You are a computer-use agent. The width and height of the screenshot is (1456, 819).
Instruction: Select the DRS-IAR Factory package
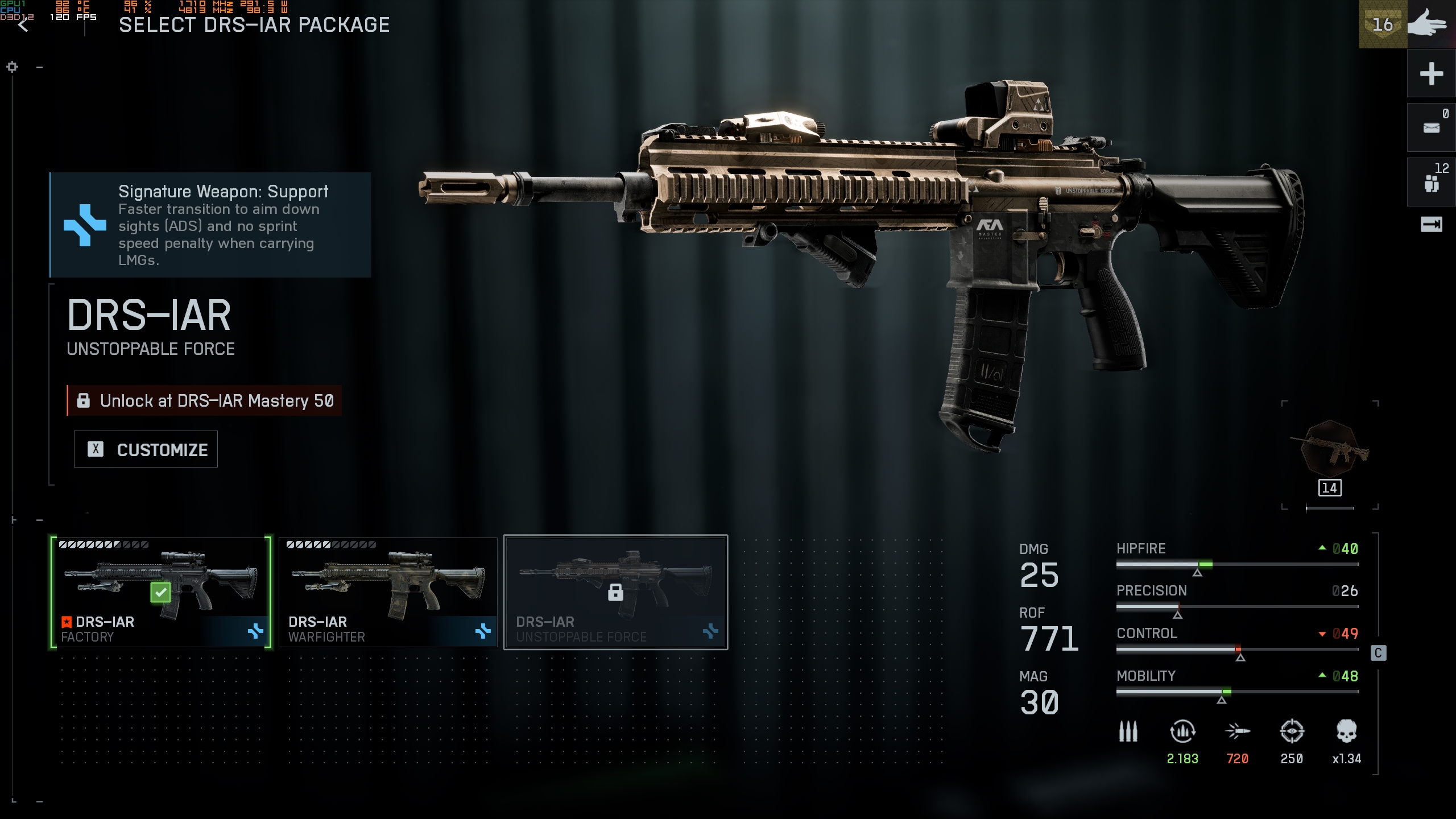161,591
